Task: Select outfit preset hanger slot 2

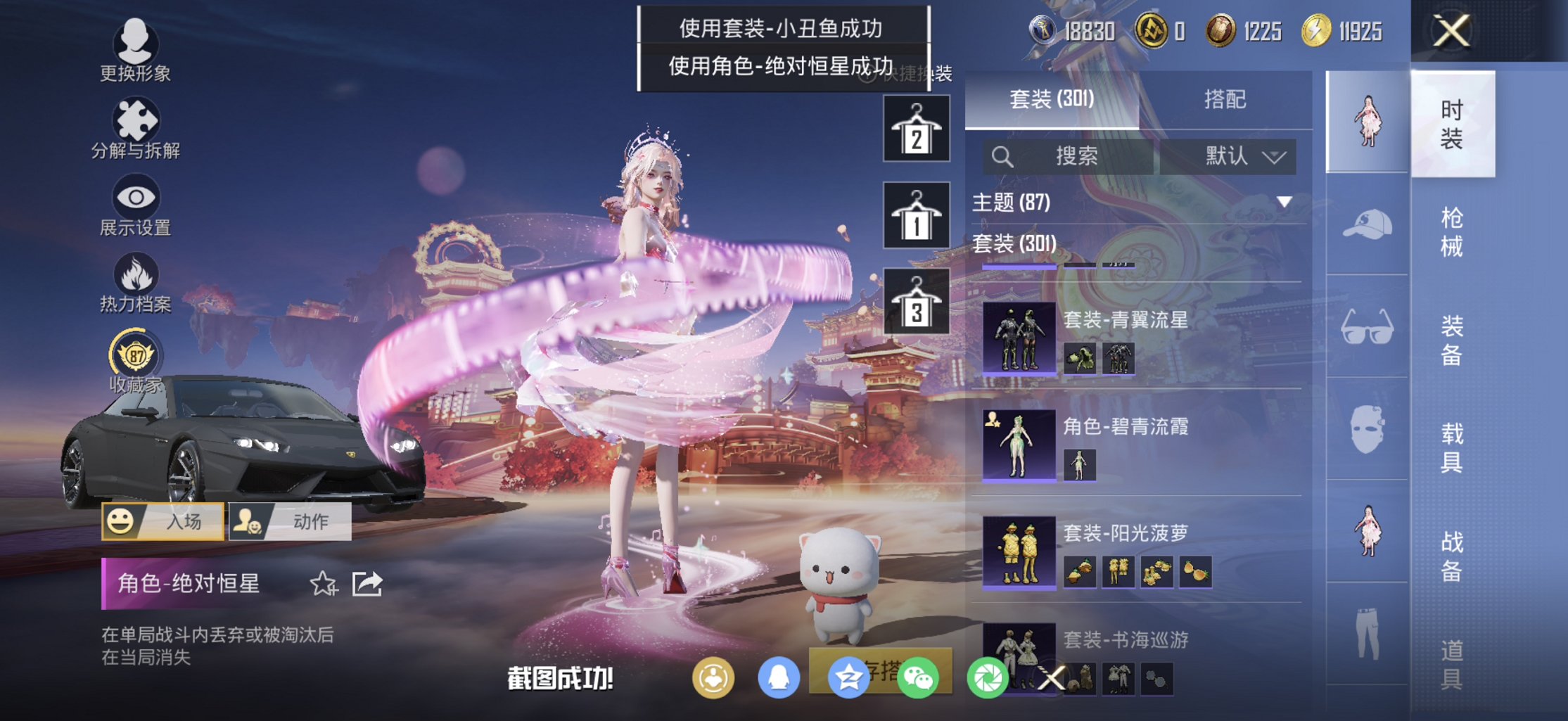Action: coord(915,129)
